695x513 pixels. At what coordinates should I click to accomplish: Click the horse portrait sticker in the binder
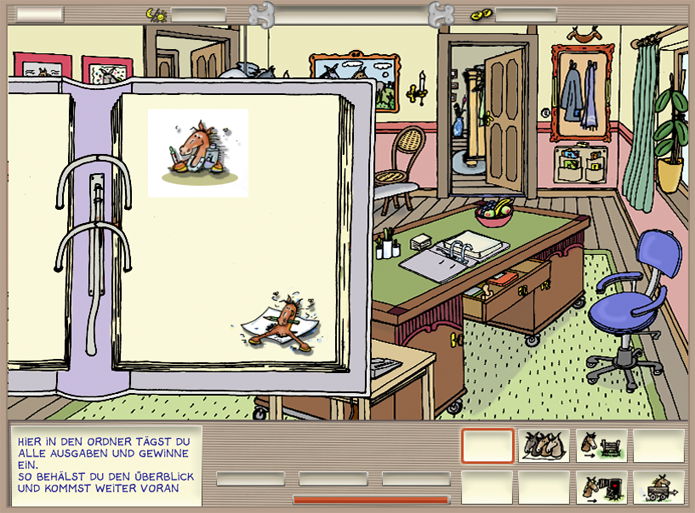(x=198, y=153)
